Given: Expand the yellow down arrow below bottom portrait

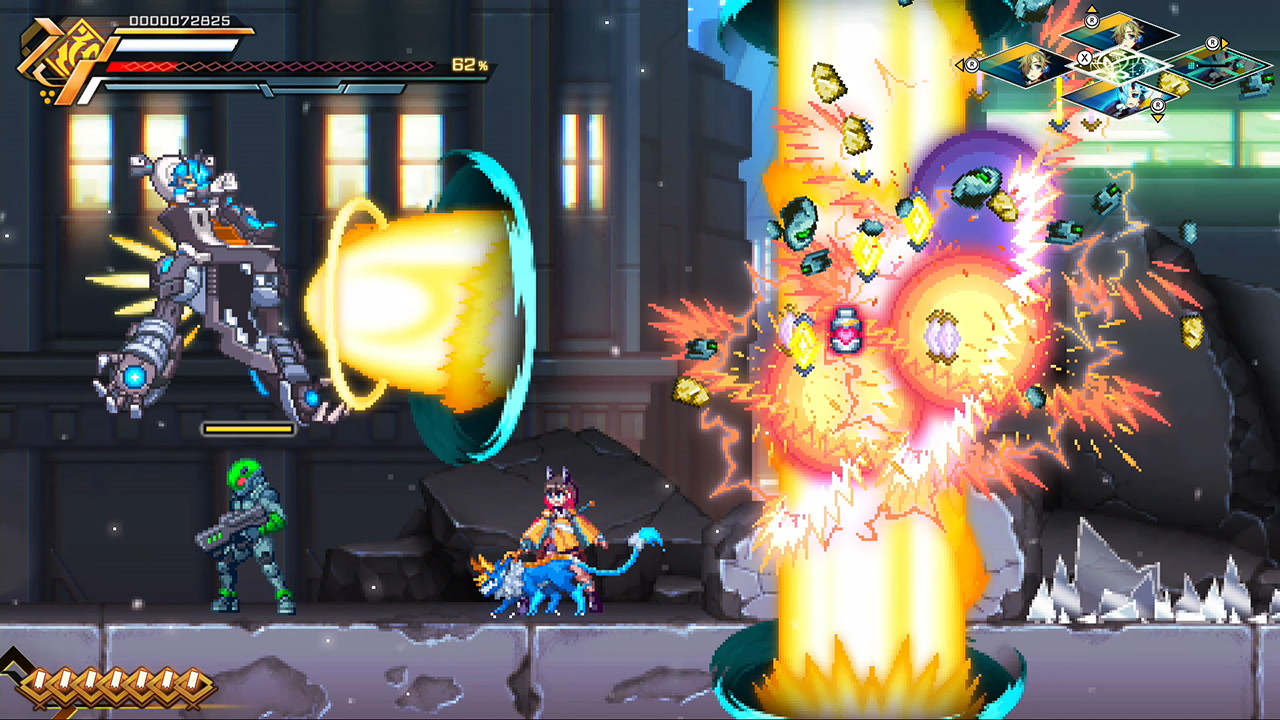Looking at the screenshot, I should [x=1157, y=118].
